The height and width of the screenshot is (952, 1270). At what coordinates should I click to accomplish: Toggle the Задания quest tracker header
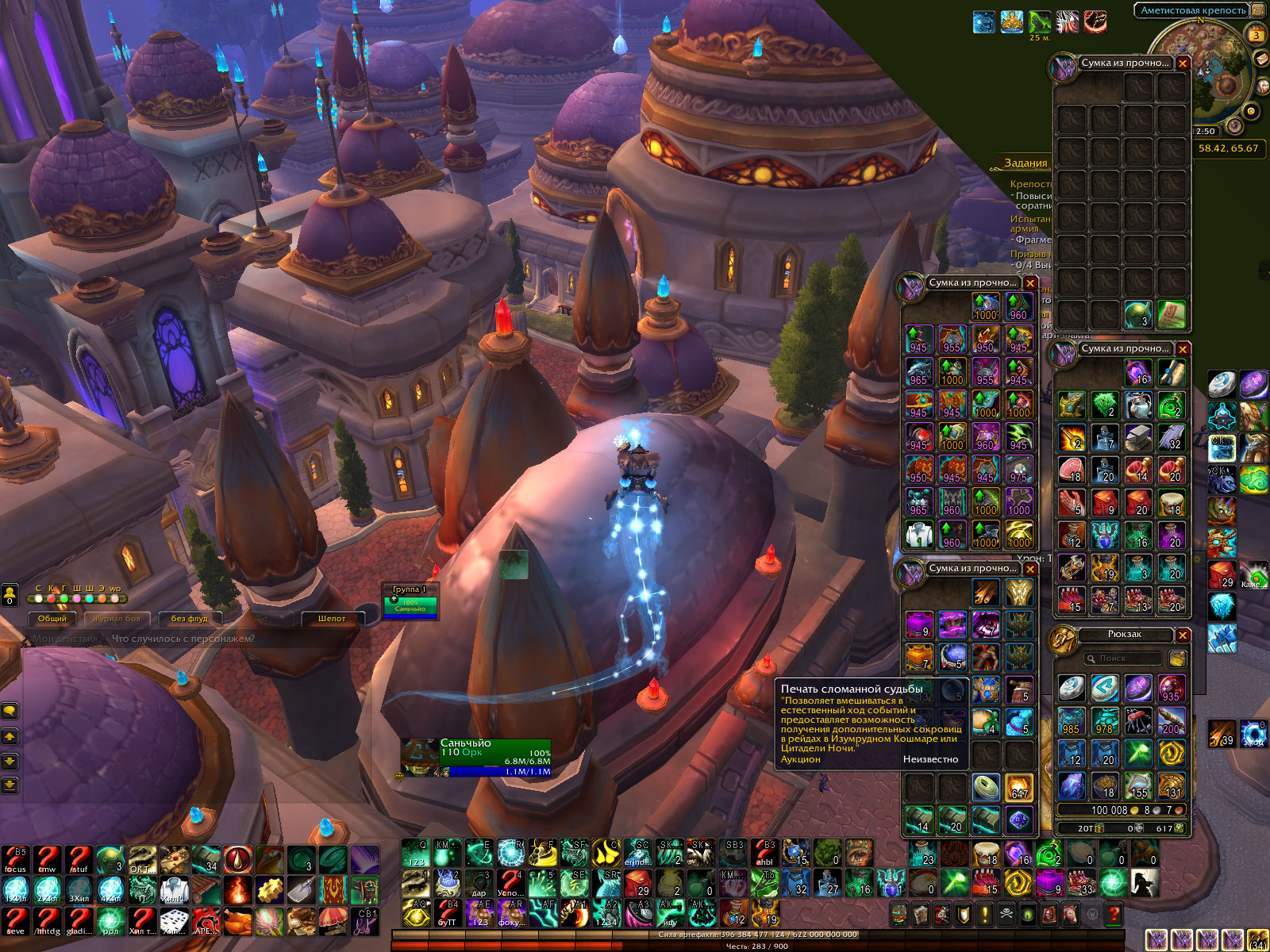(x=1026, y=163)
